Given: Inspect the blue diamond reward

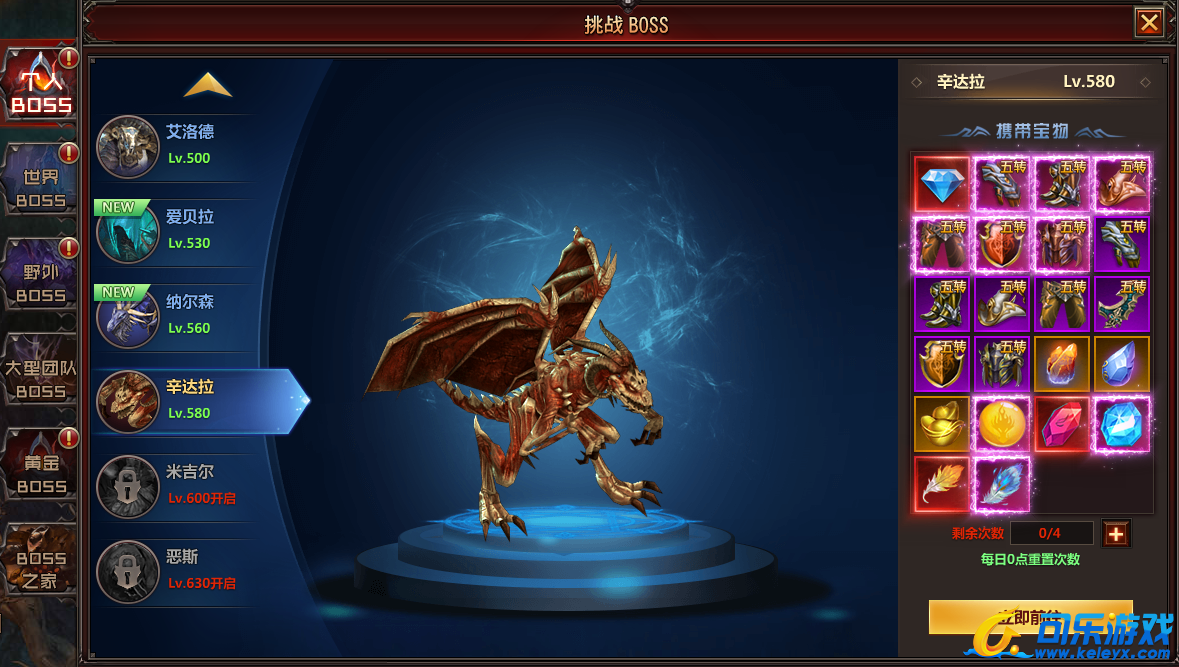Looking at the screenshot, I should 941,184.
